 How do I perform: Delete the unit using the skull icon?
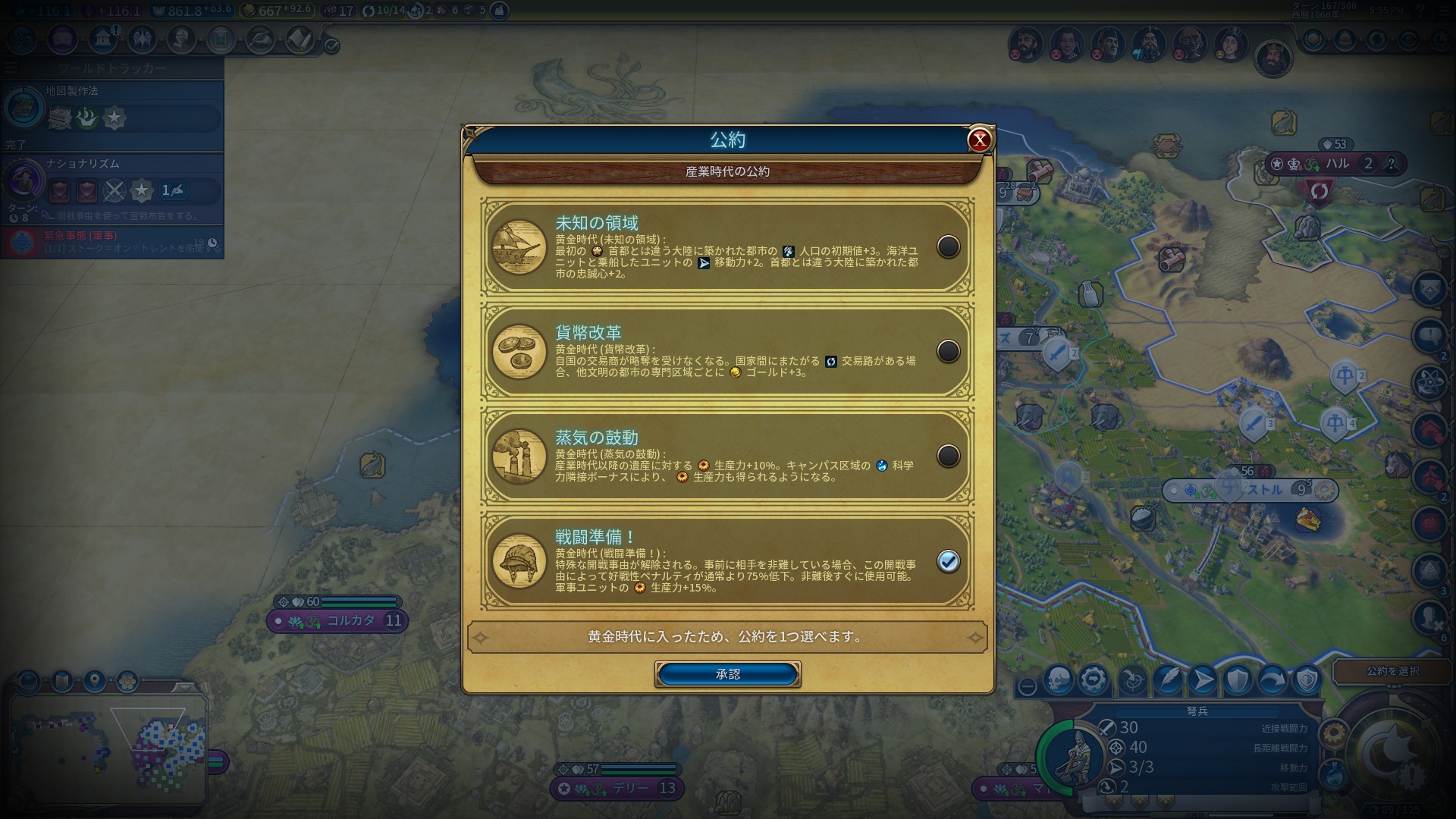[x=1059, y=680]
